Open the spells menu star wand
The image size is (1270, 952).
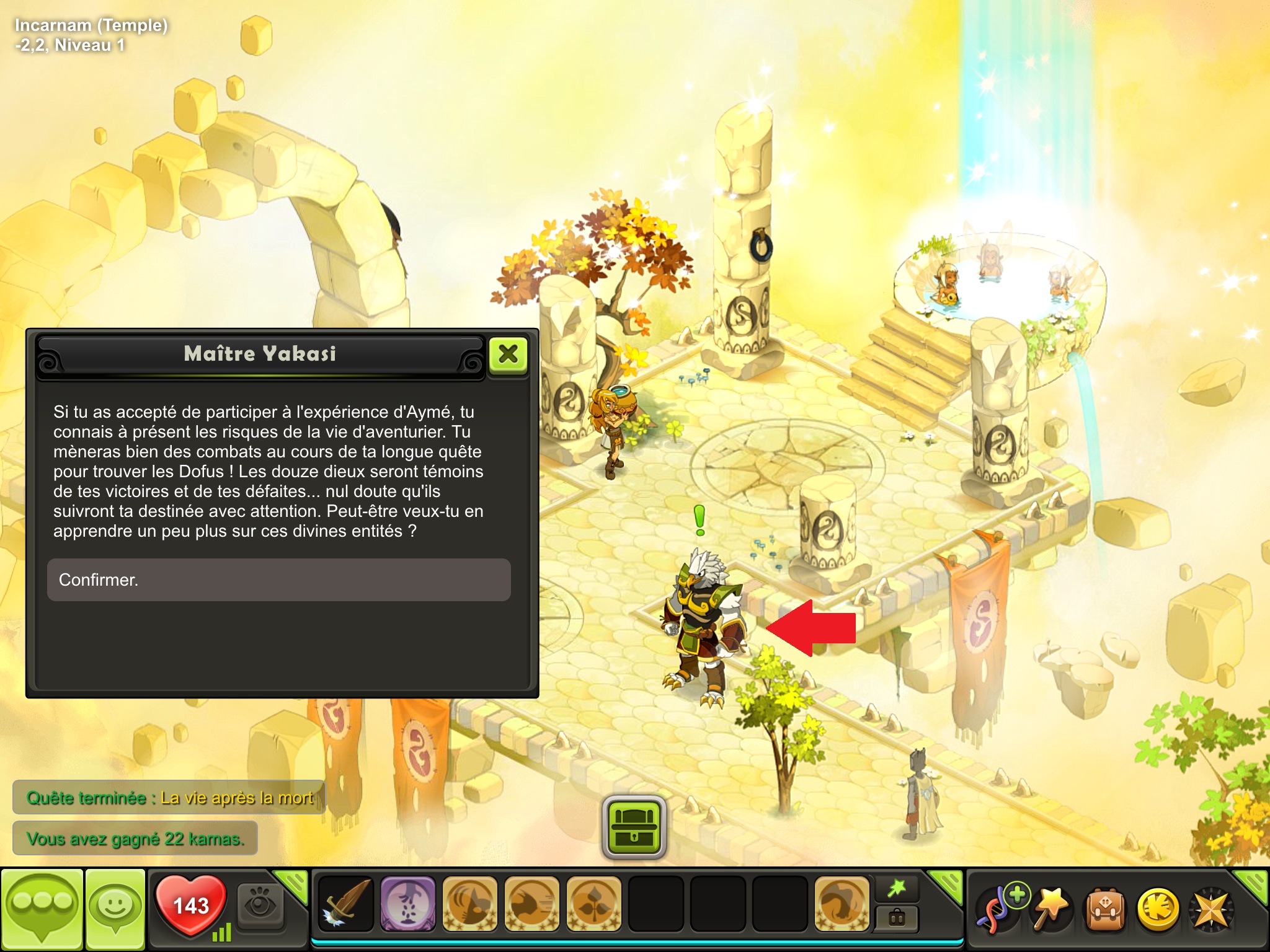coord(1052,909)
